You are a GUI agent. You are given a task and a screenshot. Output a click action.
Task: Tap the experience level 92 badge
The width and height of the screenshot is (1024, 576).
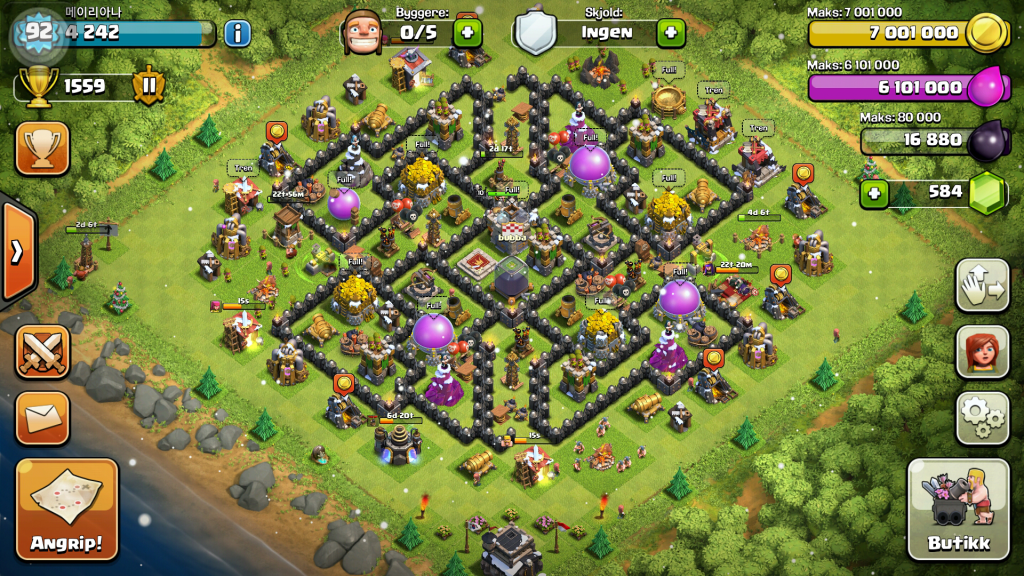tap(38, 32)
